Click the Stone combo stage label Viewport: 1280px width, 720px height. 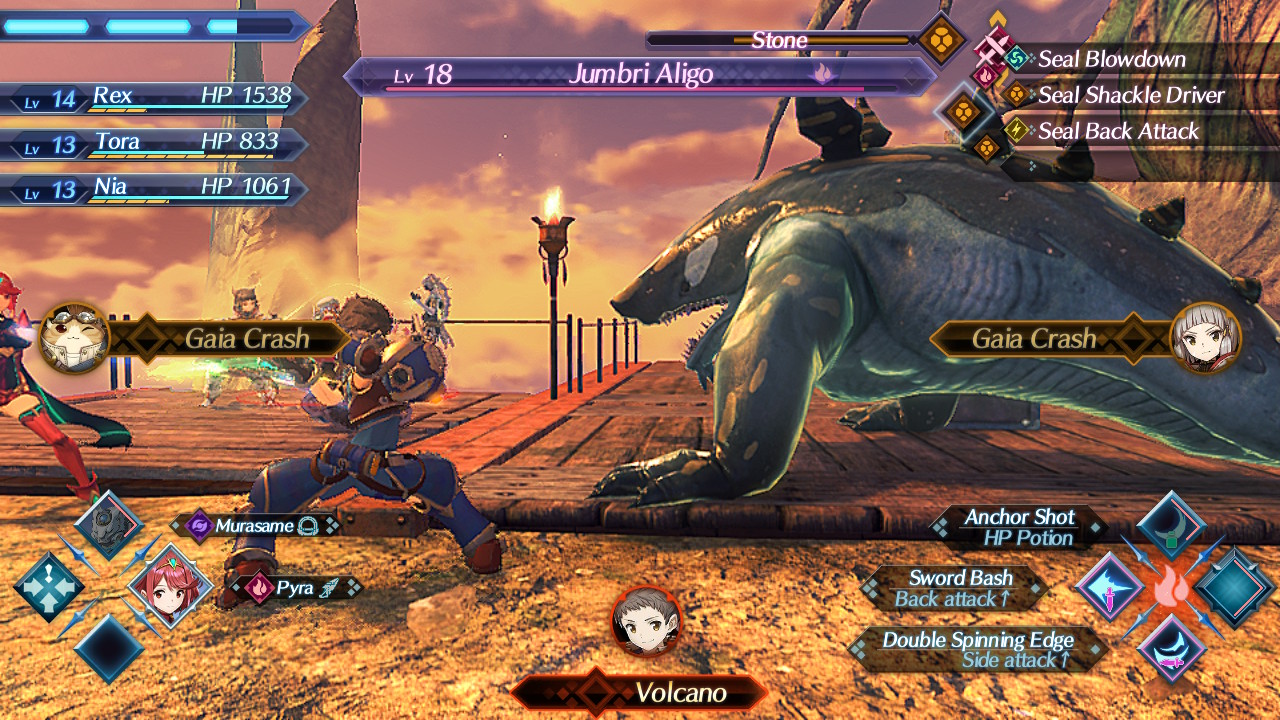point(779,41)
